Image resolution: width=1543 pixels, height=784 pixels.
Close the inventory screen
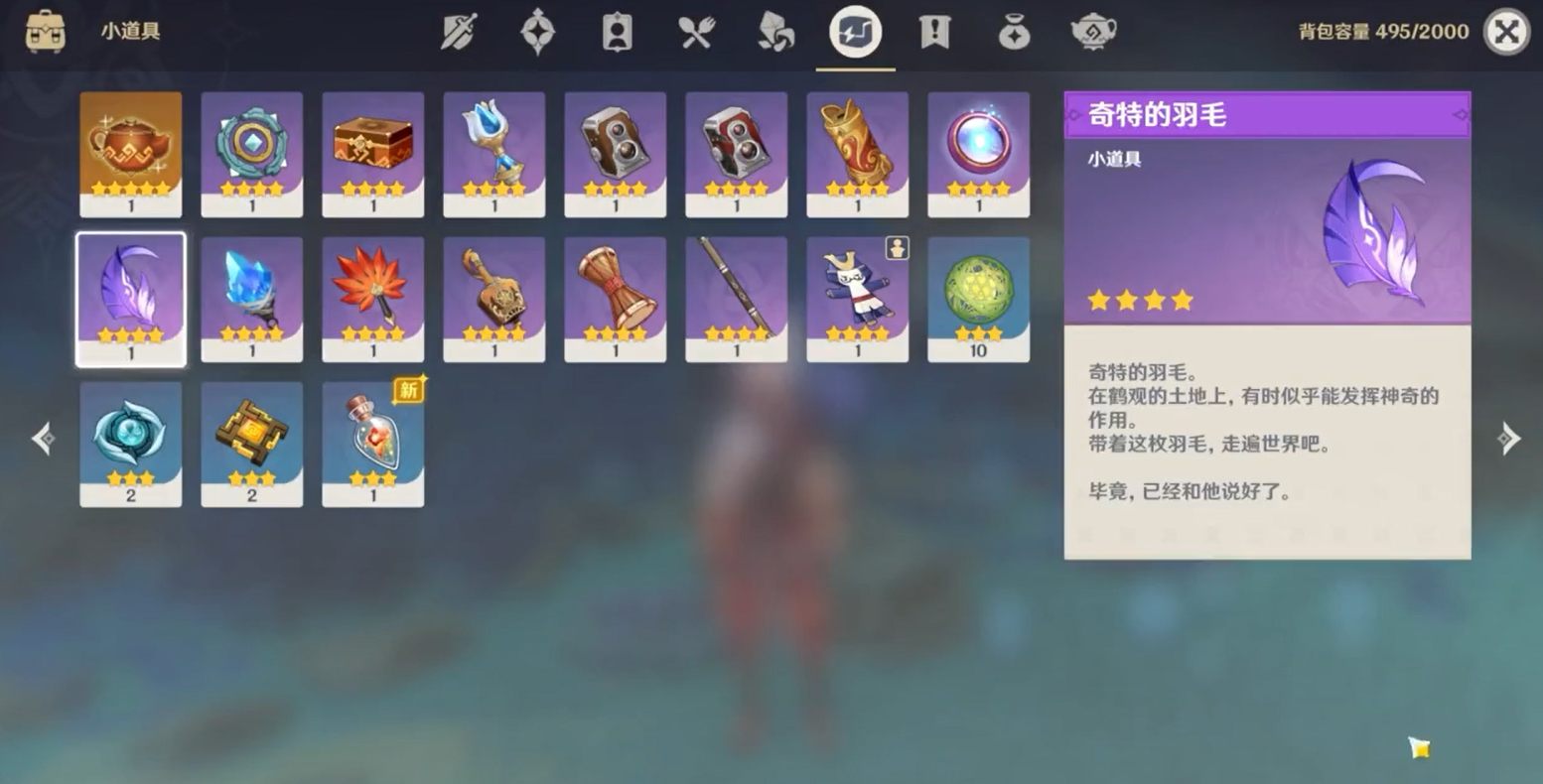(x=1507, y=31)
